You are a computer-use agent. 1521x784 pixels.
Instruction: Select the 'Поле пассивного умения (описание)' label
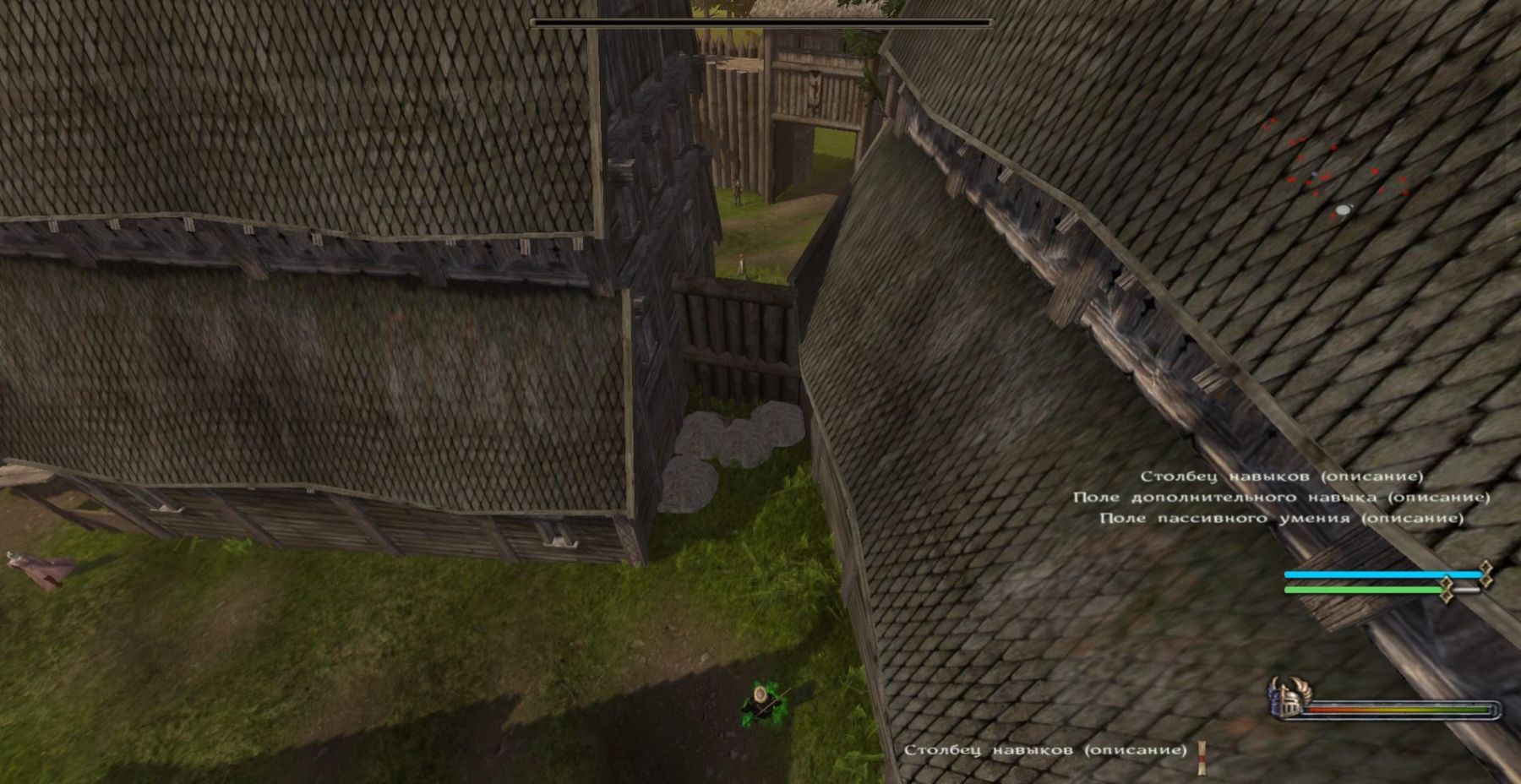click(1281, 518)
